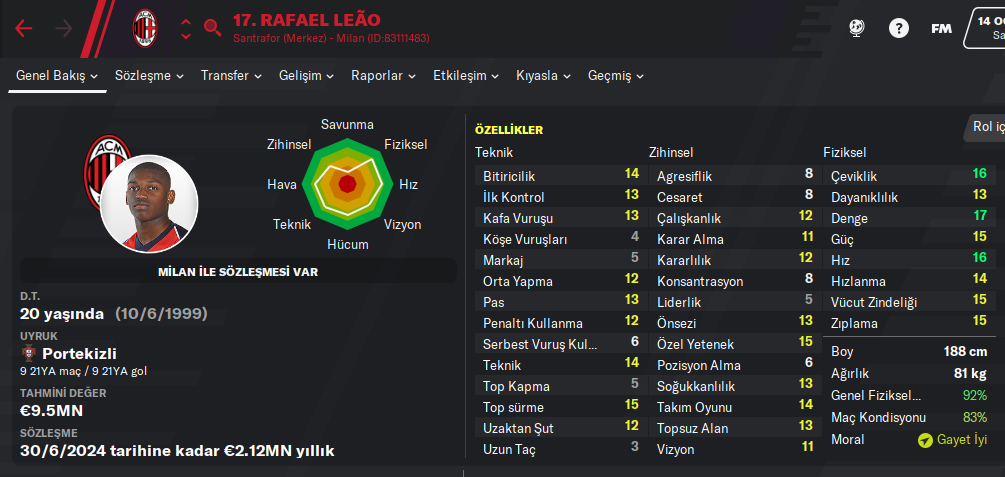Viewport: 1005px width, 477px height.
Task: Open the search magnifier icon
Action: click(212, 28)
